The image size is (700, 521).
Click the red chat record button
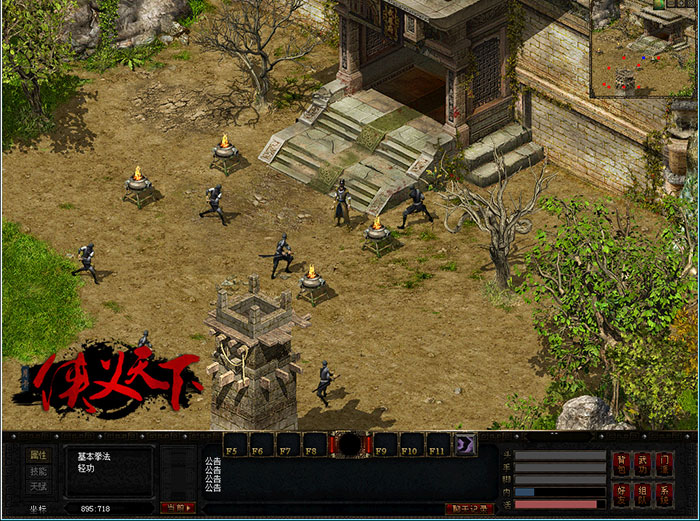(469, 508)
